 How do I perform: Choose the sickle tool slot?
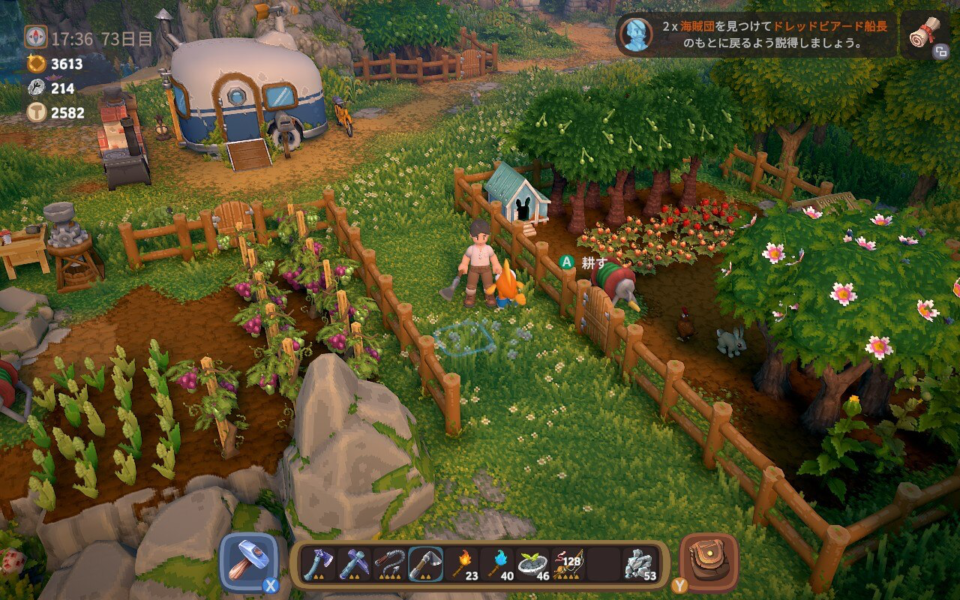point(389,564)
